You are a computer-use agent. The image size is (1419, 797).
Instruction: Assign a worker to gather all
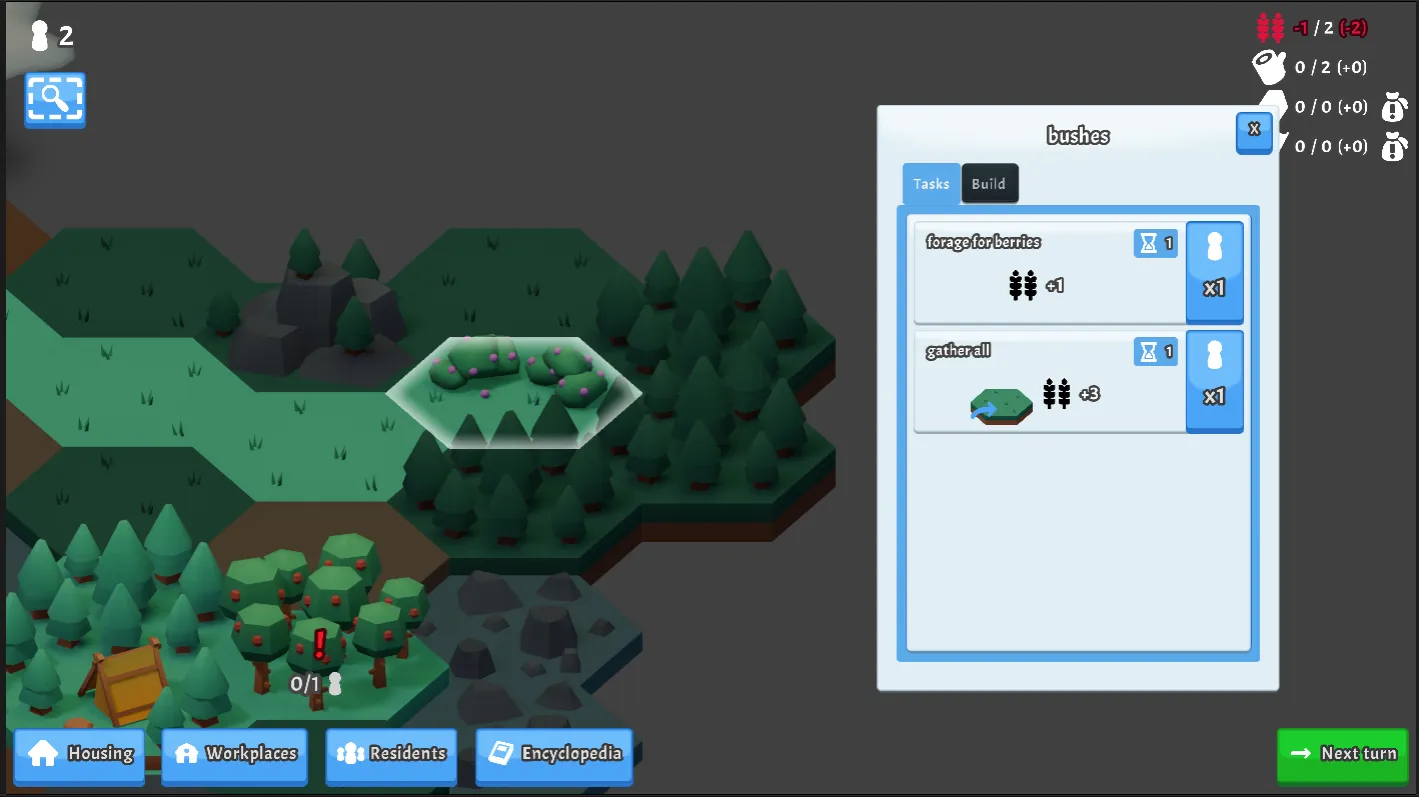(x=1214, y=381)
